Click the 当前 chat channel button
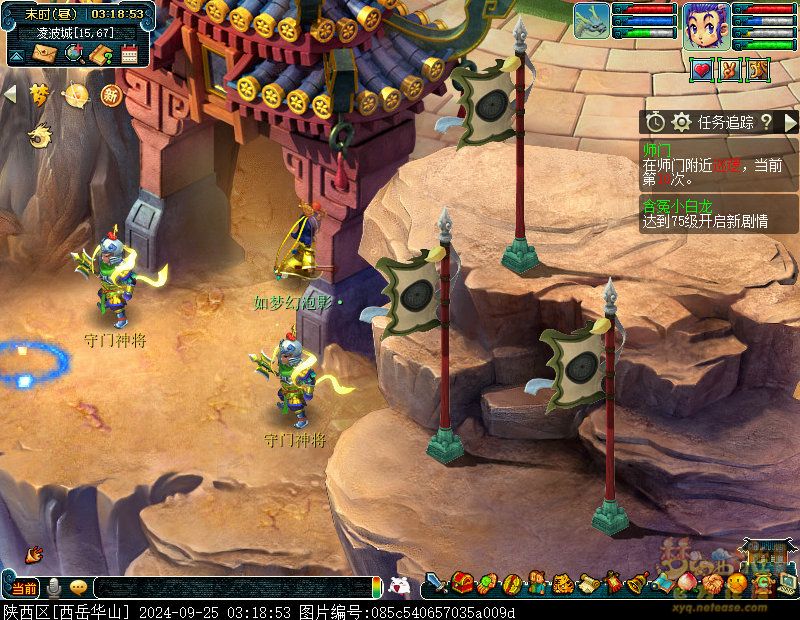Screen dimensions: 800x620 [24, 588]
